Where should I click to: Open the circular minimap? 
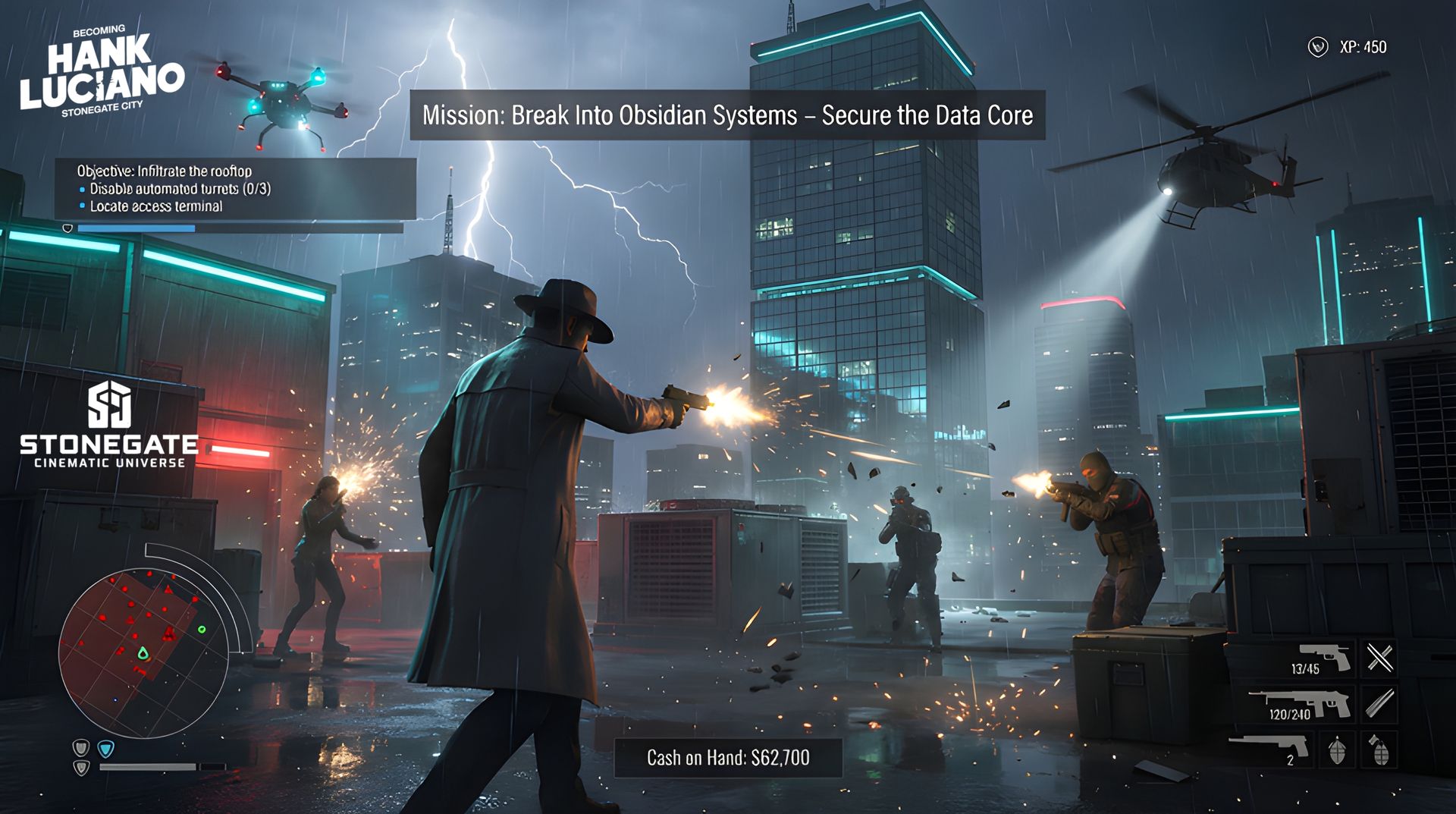pos(144,655)
